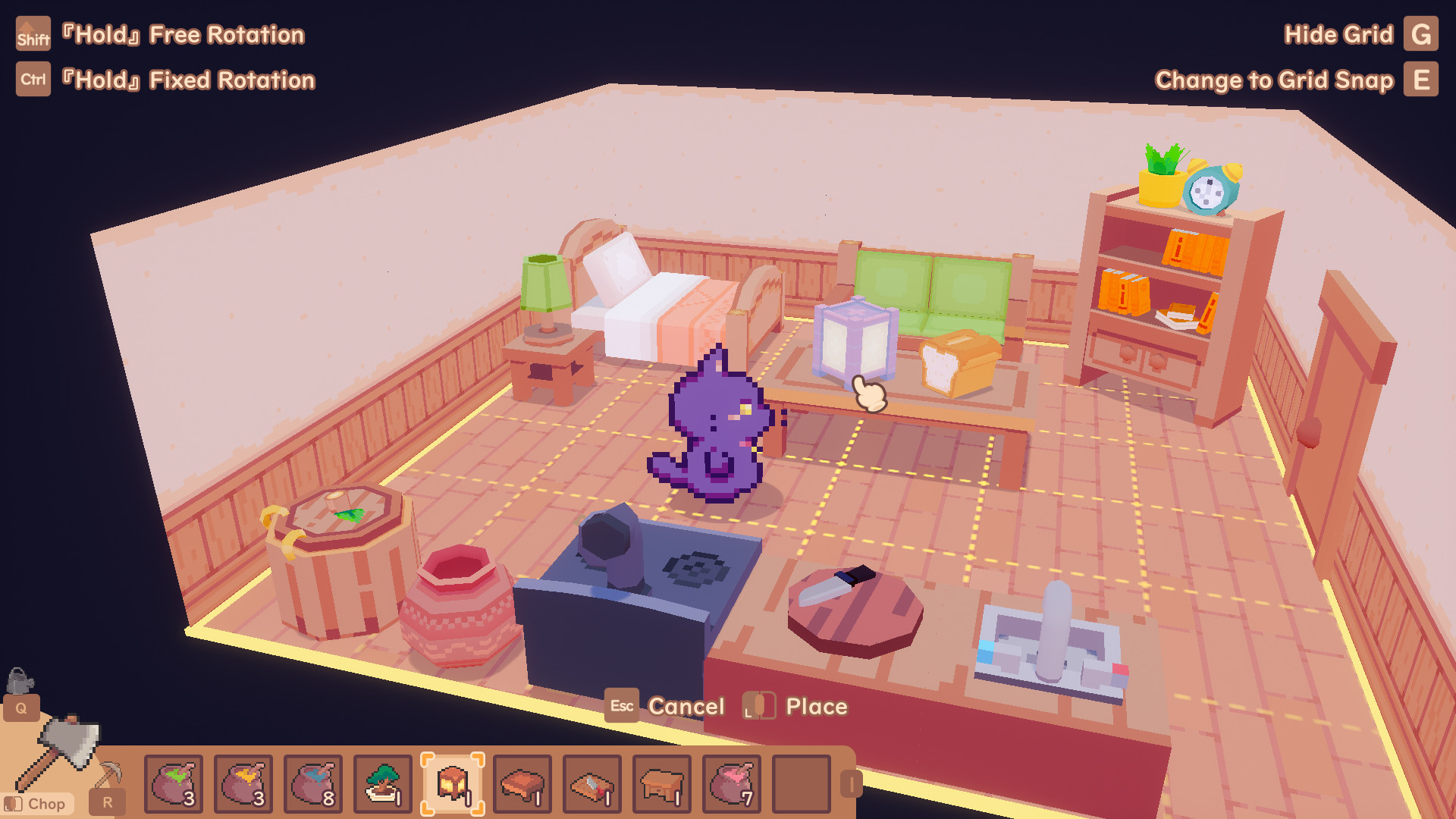Select the yellow seed bag in the hotbar
This screenshot has width=1456, height=819.
point(243,783)
